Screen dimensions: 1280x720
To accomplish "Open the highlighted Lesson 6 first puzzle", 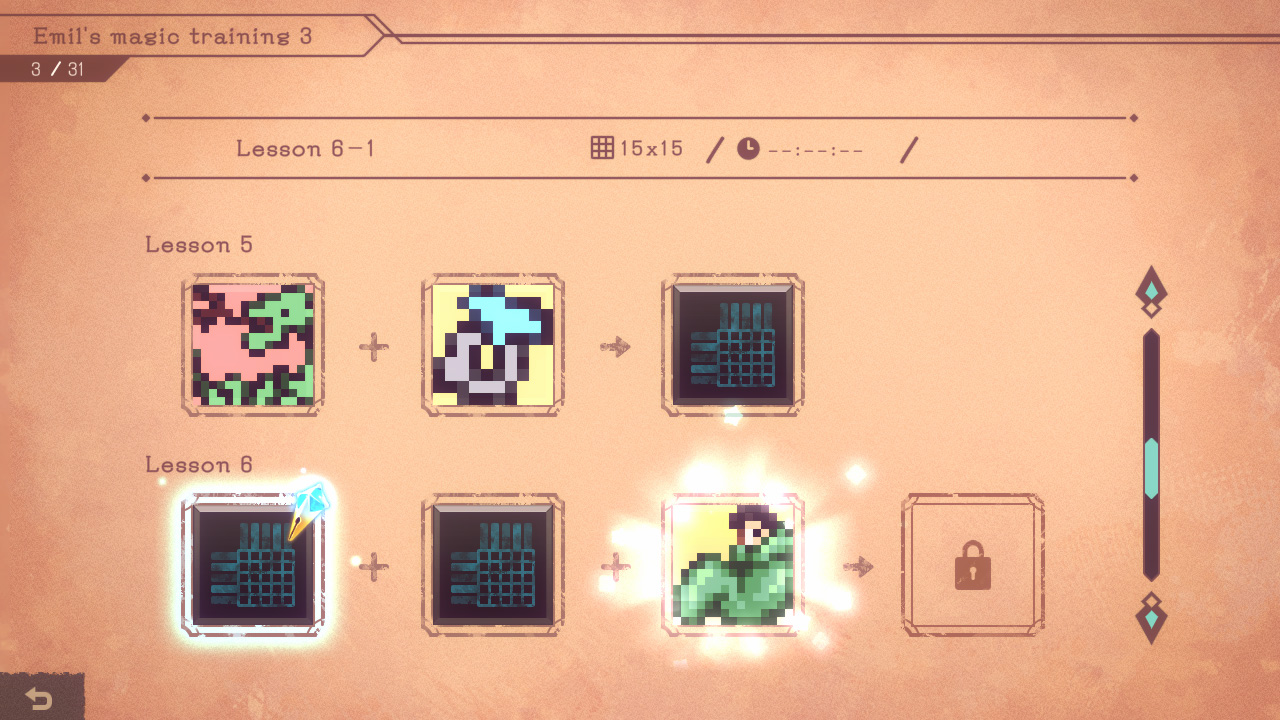I will [x=253, y=564].
